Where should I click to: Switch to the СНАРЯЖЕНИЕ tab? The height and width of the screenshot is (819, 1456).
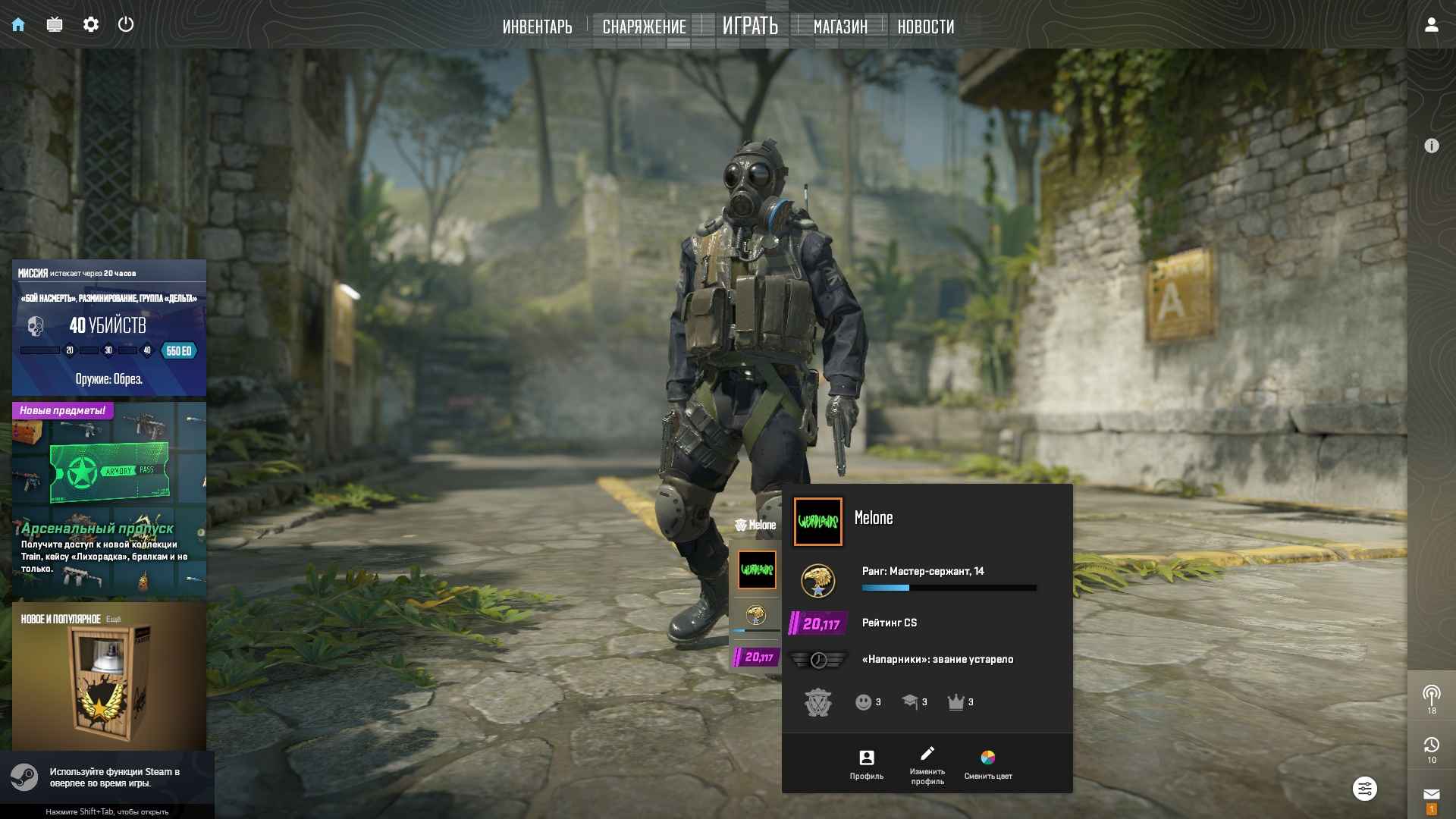pyautogui.click(x=644, y=27)
